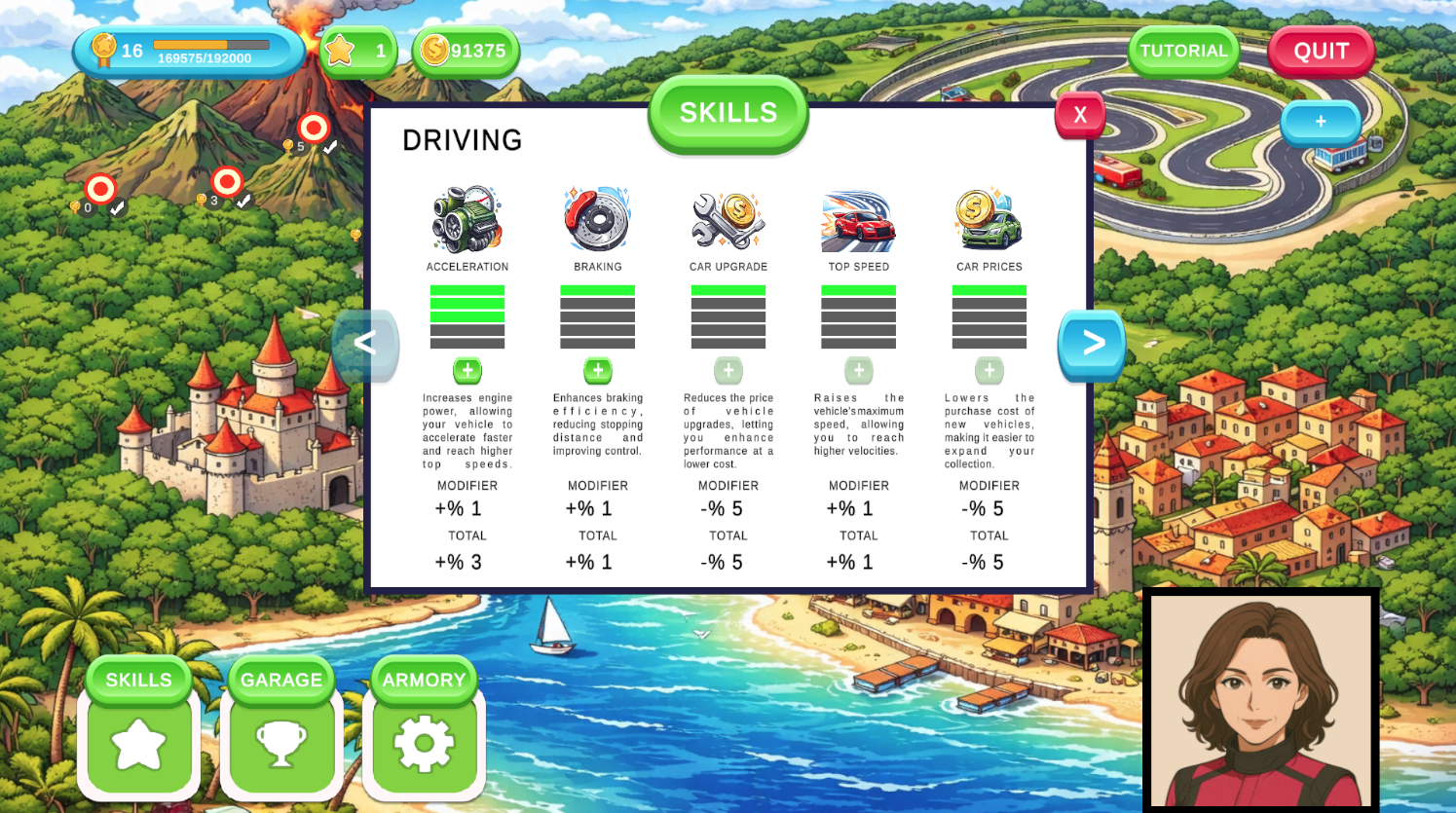The image size is (1456, 813).
Task: Select the Top Speed red car icon
Action: click(x=859, y=221)
